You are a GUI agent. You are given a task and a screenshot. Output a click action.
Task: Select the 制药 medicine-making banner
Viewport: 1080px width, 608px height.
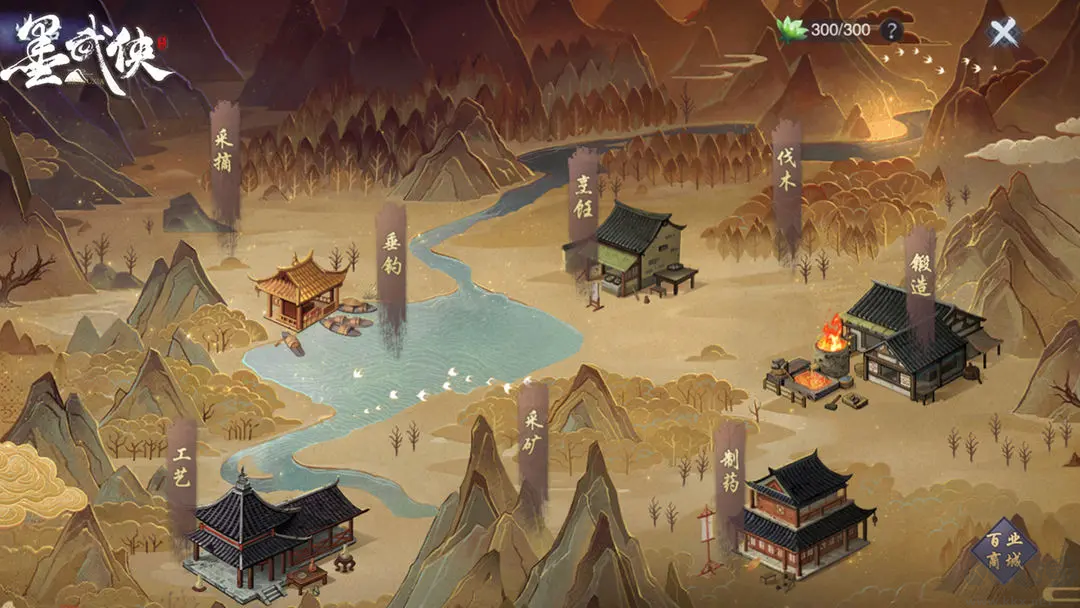(730, 472)
